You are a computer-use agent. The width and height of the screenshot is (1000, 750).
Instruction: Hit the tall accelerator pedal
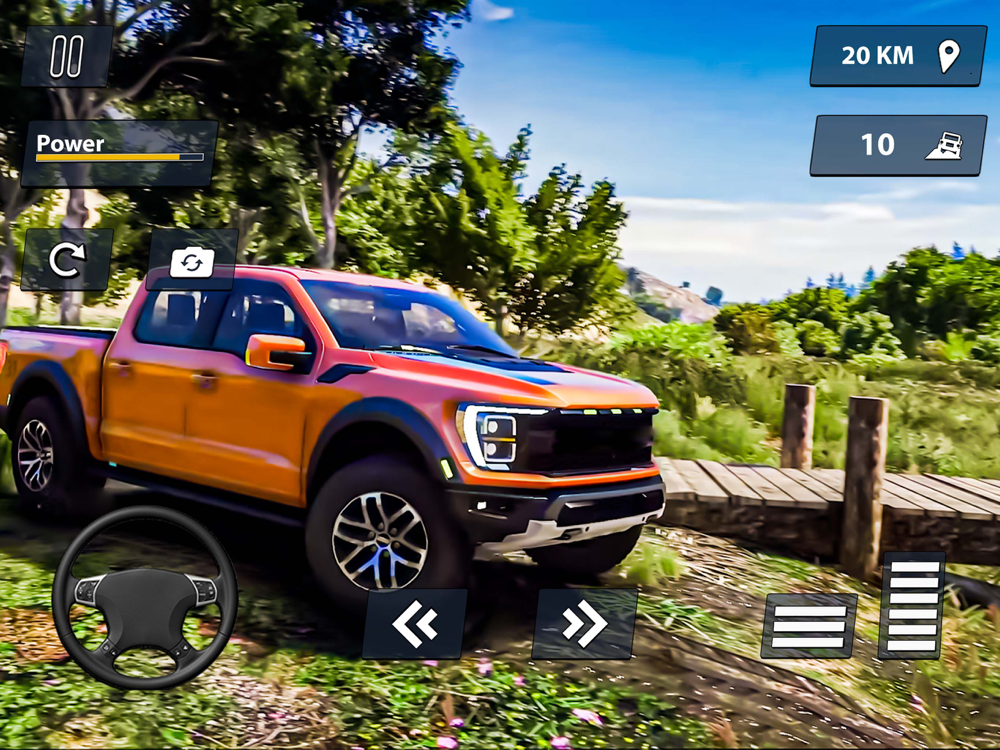coord(911,605)
